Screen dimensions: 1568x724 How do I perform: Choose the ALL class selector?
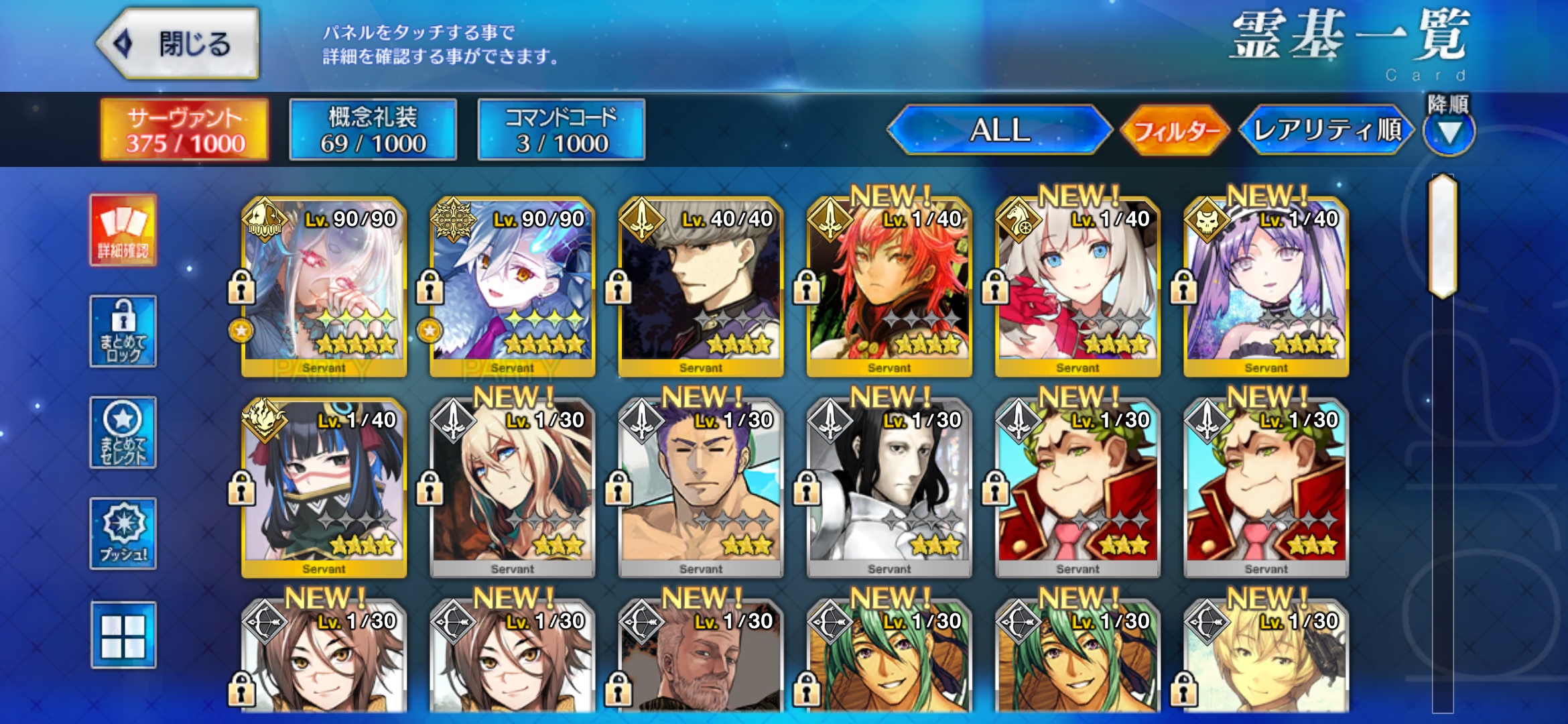point(1000,130)
